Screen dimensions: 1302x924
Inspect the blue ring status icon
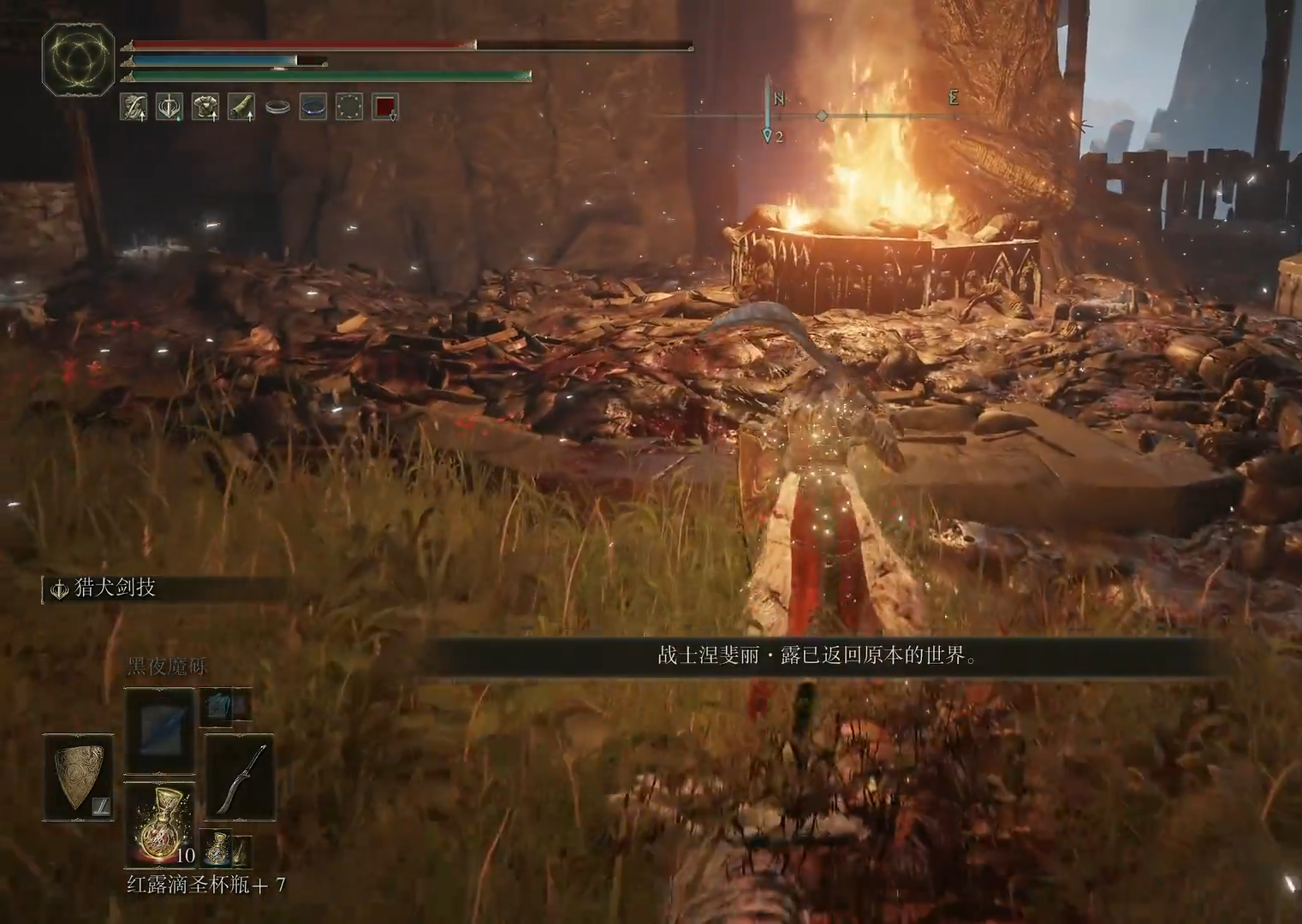(312, 107)
